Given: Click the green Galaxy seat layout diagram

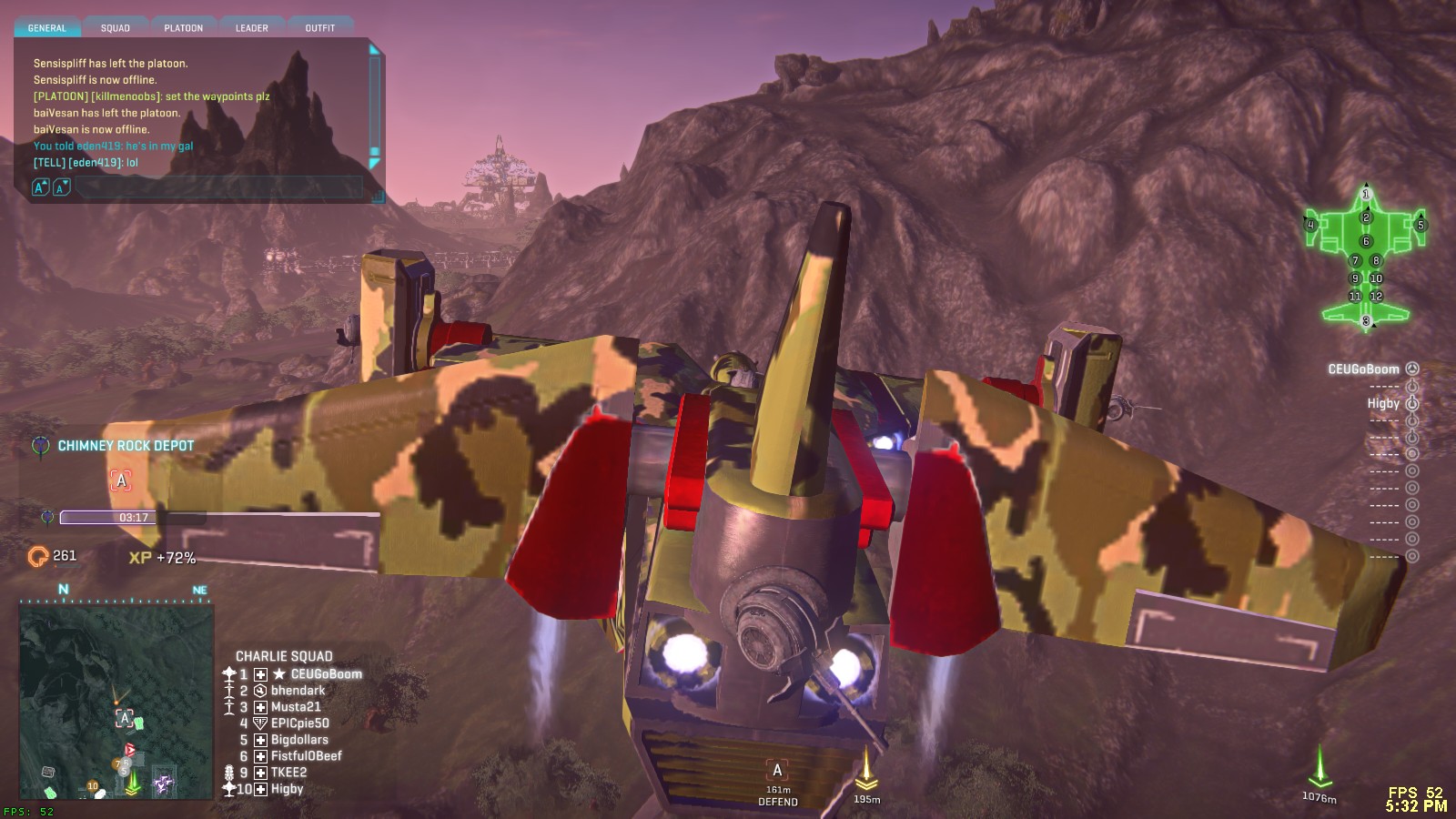Looking at the screenshot, I should 1365,257.
